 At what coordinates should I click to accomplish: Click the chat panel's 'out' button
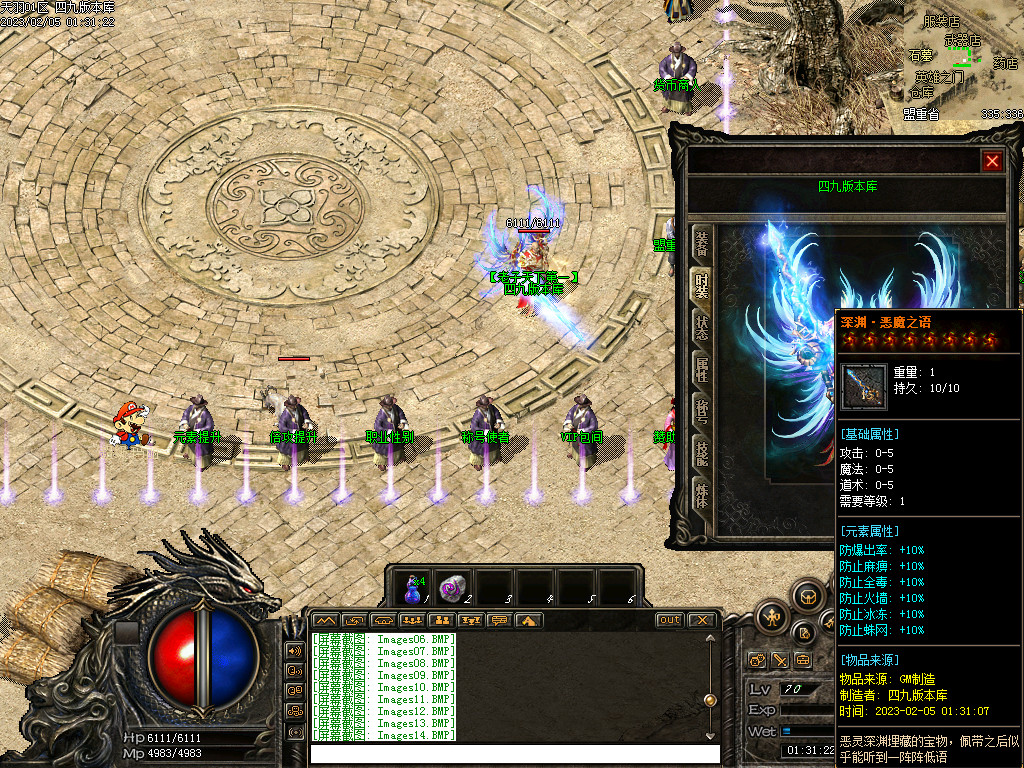[669, 620]
